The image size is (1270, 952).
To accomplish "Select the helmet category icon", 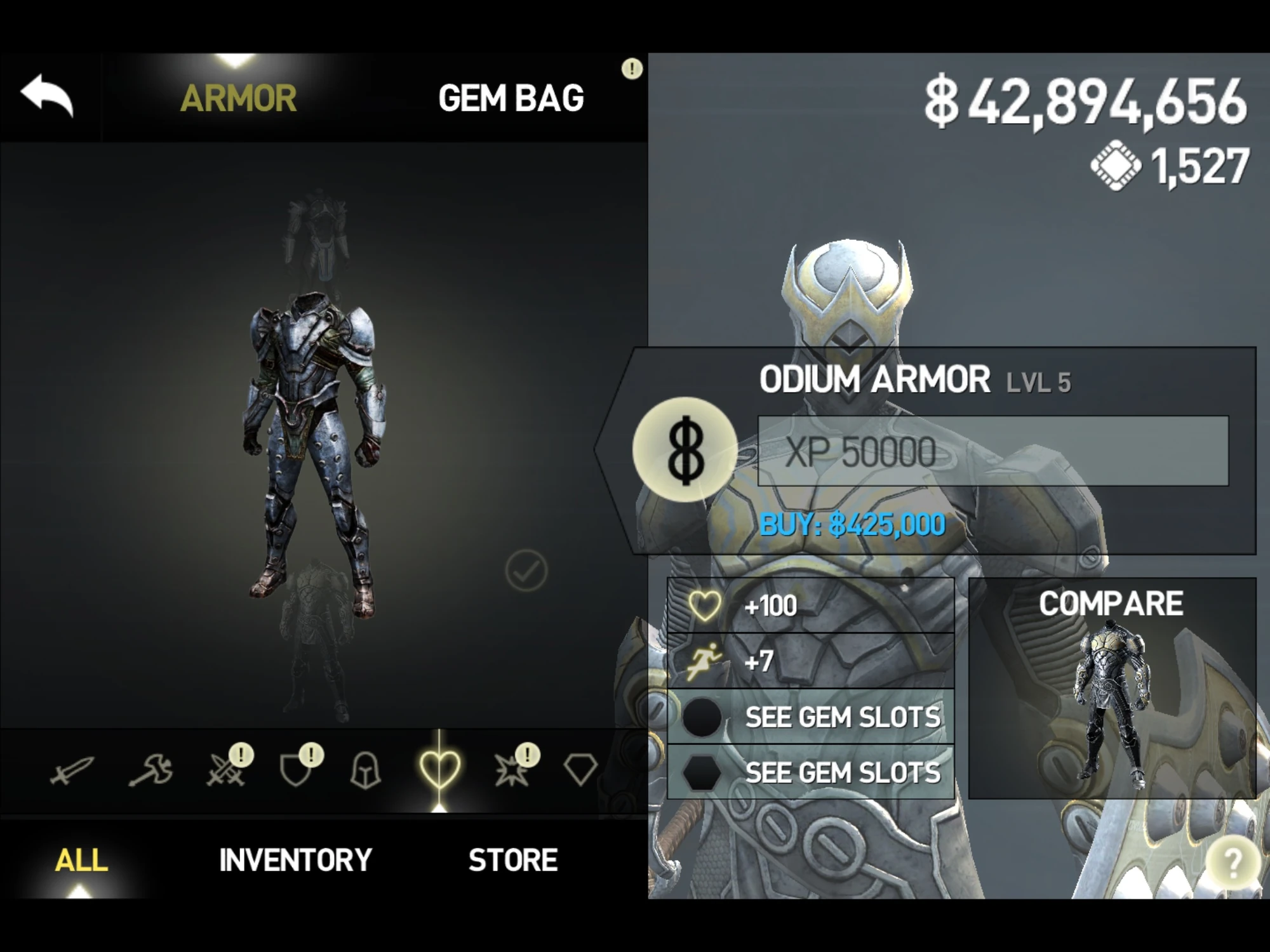I will tap(366, 769).
